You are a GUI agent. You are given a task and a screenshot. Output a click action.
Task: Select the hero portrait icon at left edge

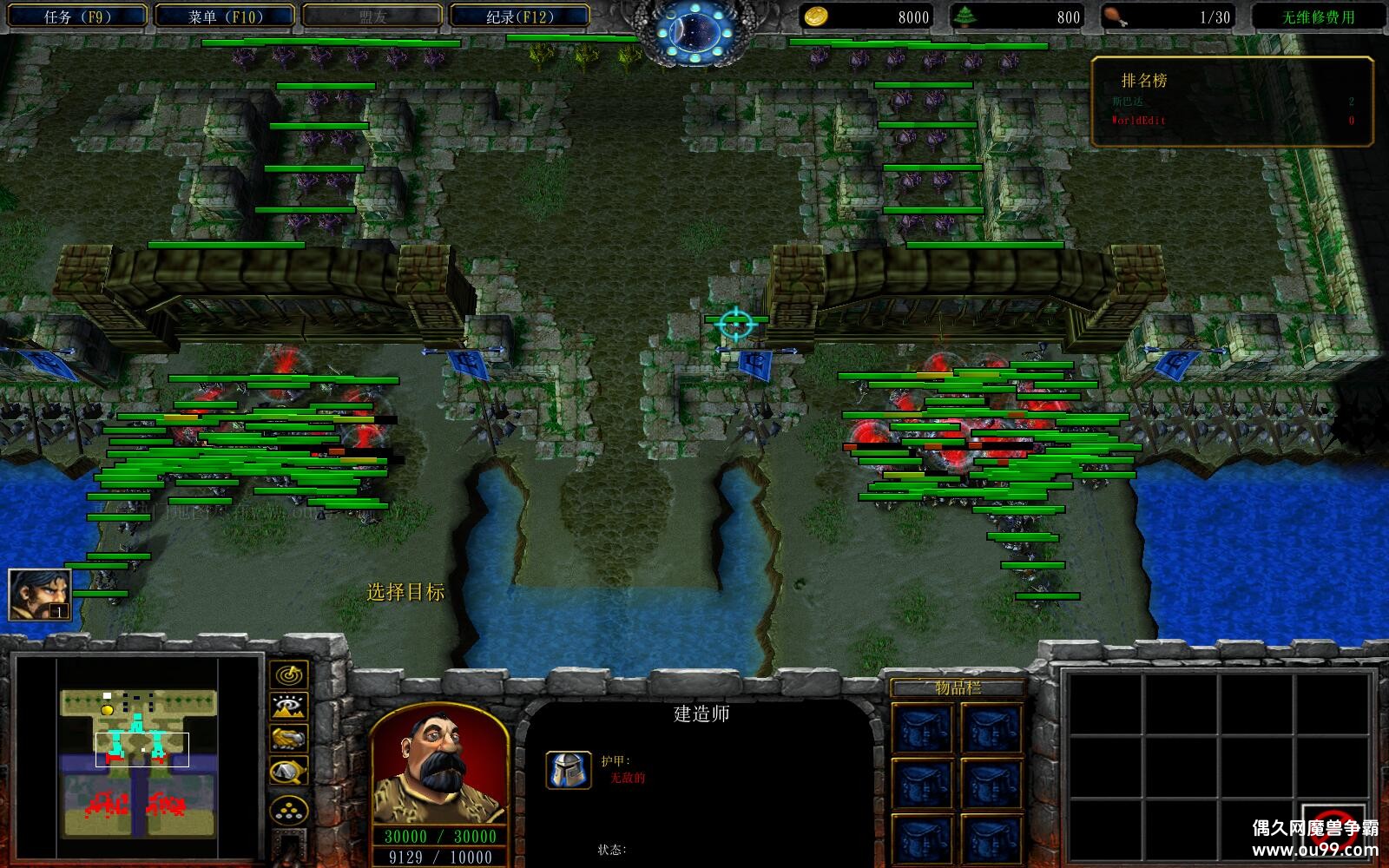tap(39, 595)
